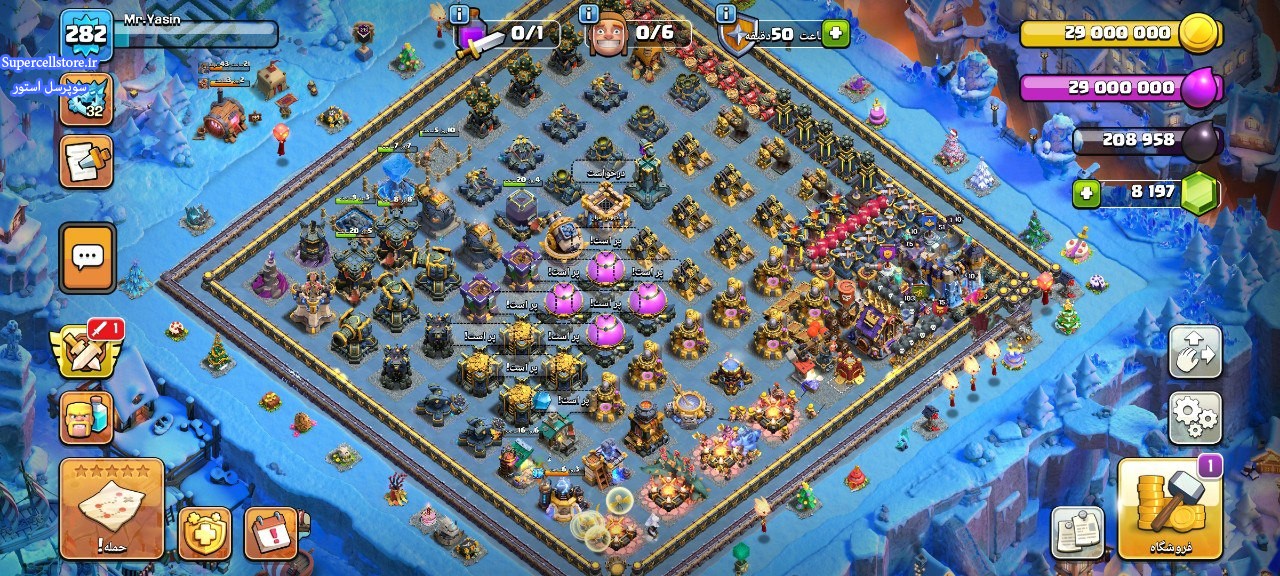
Task: Open the Attack map button
Action: click(x=112, y=508)
